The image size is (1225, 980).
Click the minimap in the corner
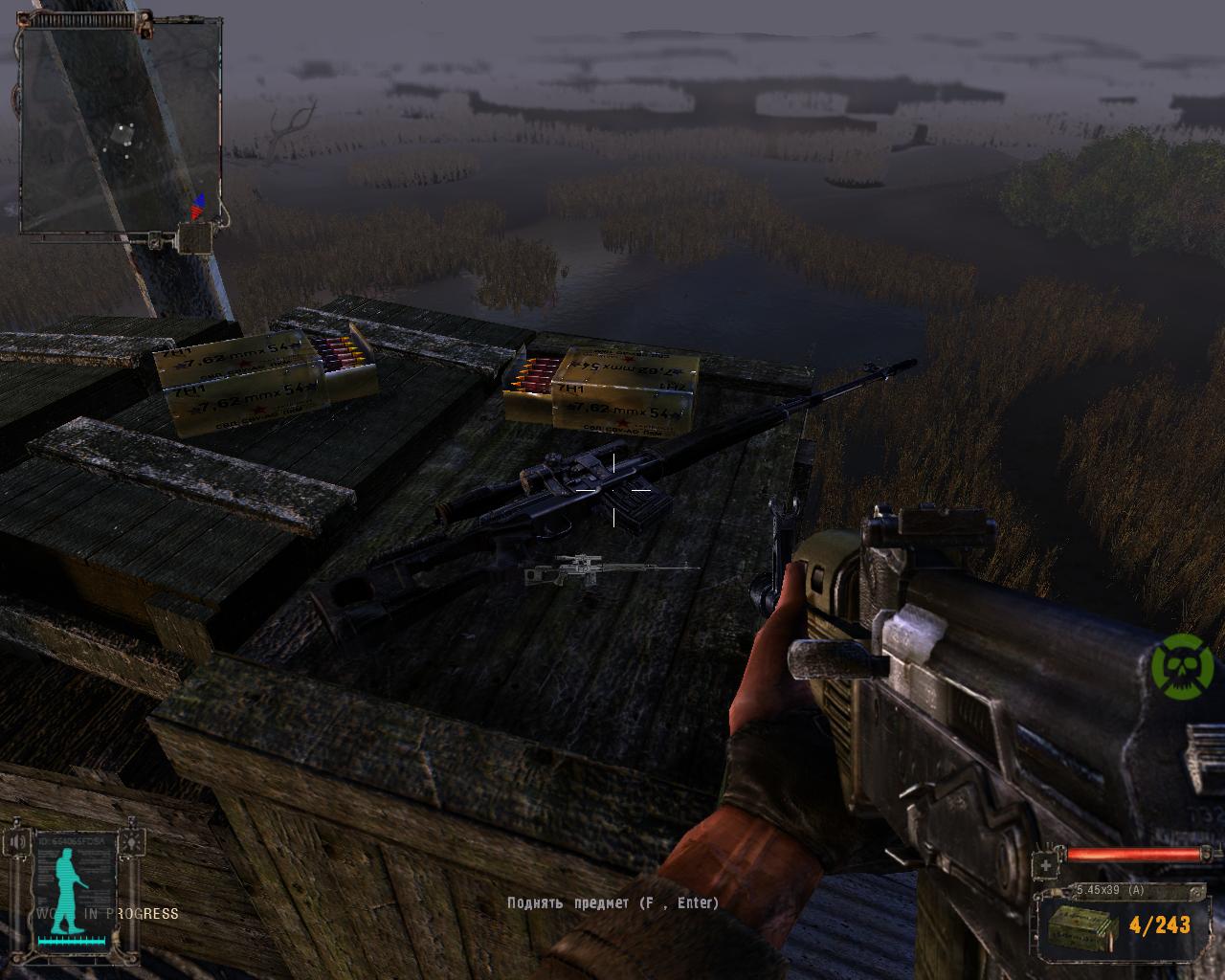point(121,127)
